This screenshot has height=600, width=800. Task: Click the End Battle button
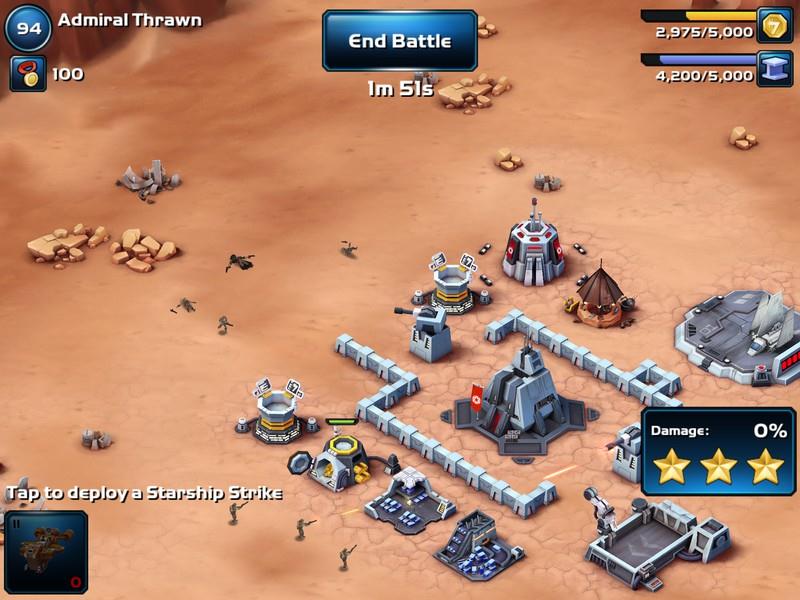pos(399,41)
